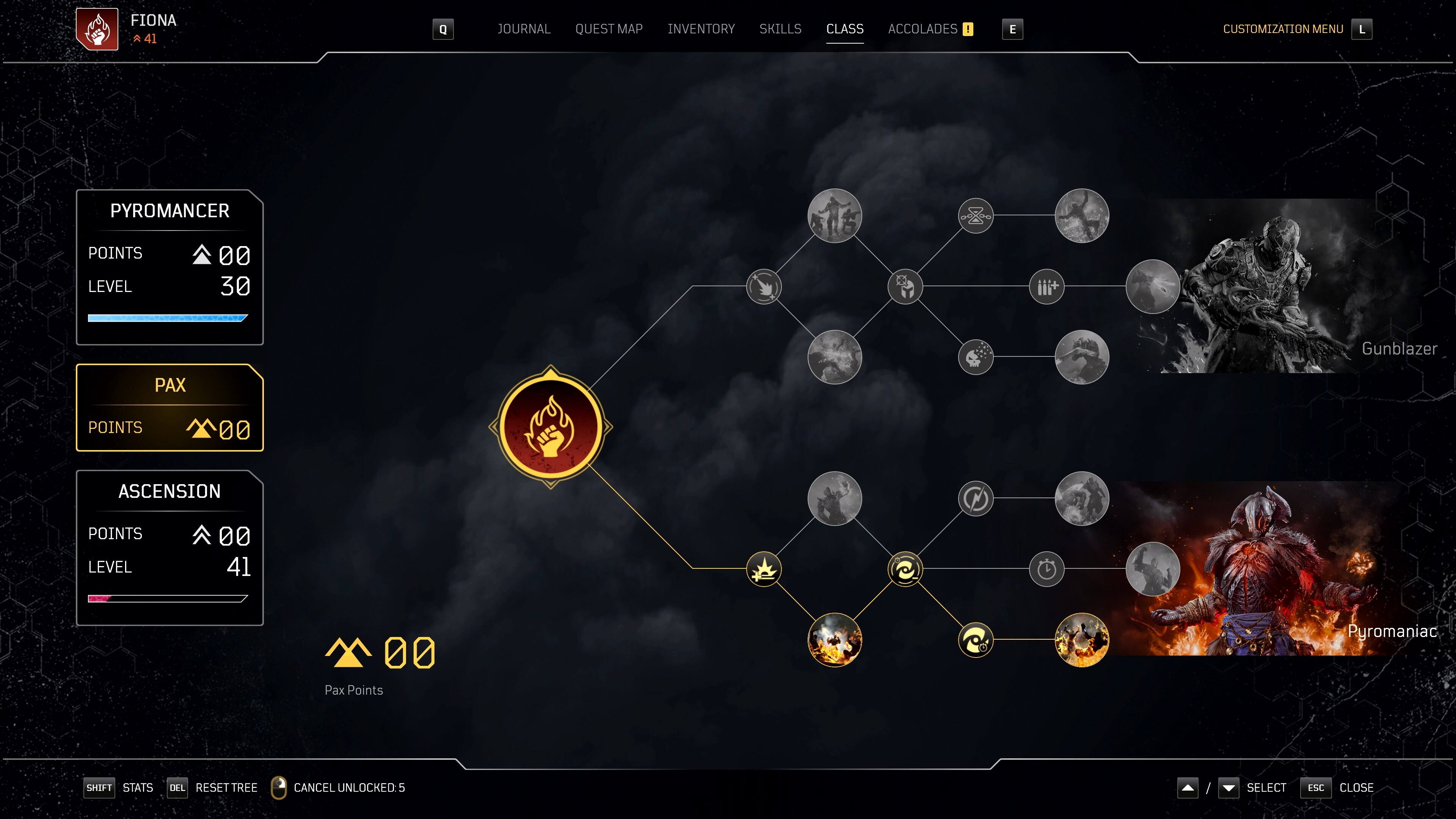
Task: Click the explosion-plus node starting the Gunblazer branch
Action: pyautogui.click(x=764, y=287)
